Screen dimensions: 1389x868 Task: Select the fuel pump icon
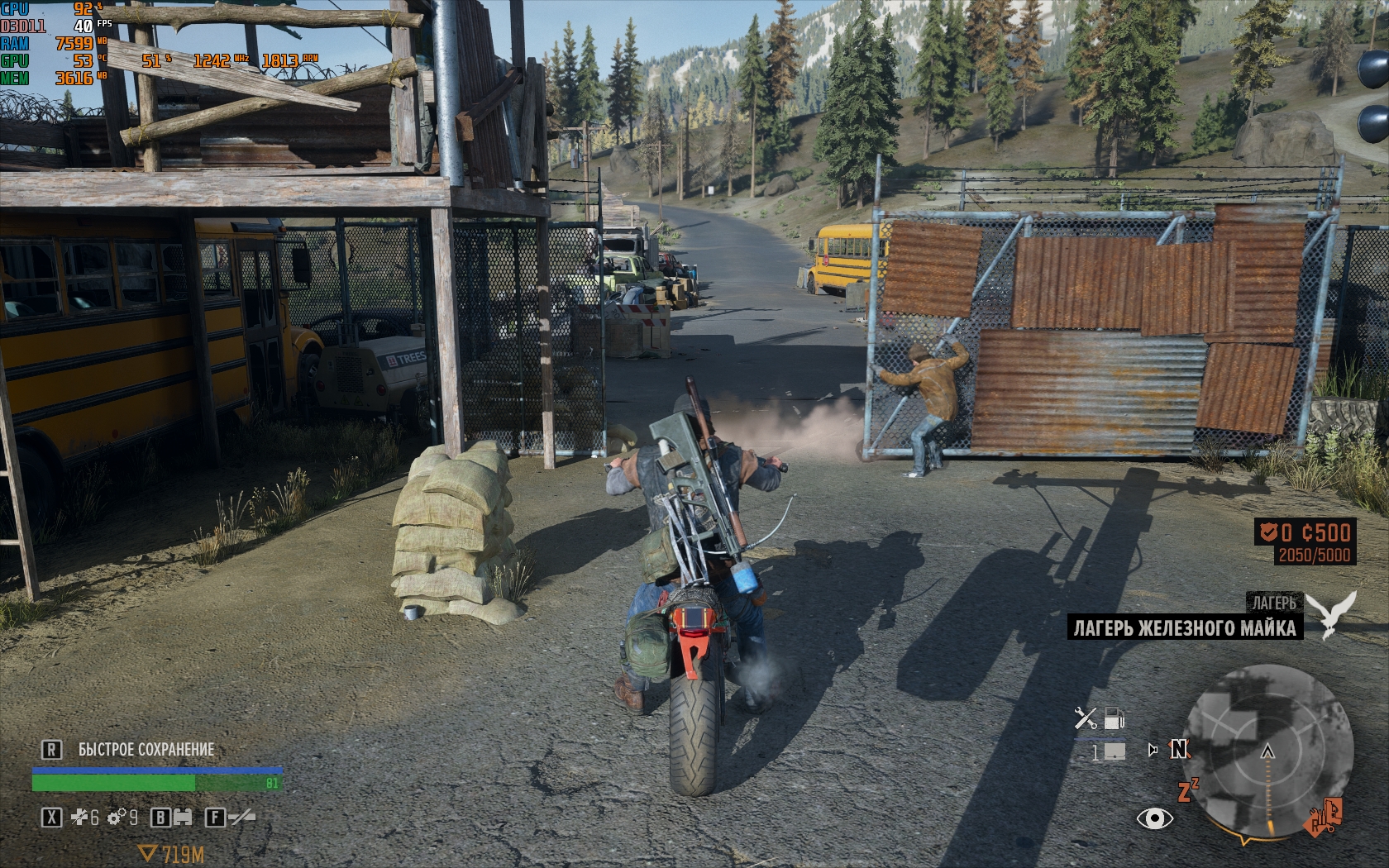[1115, 718]
